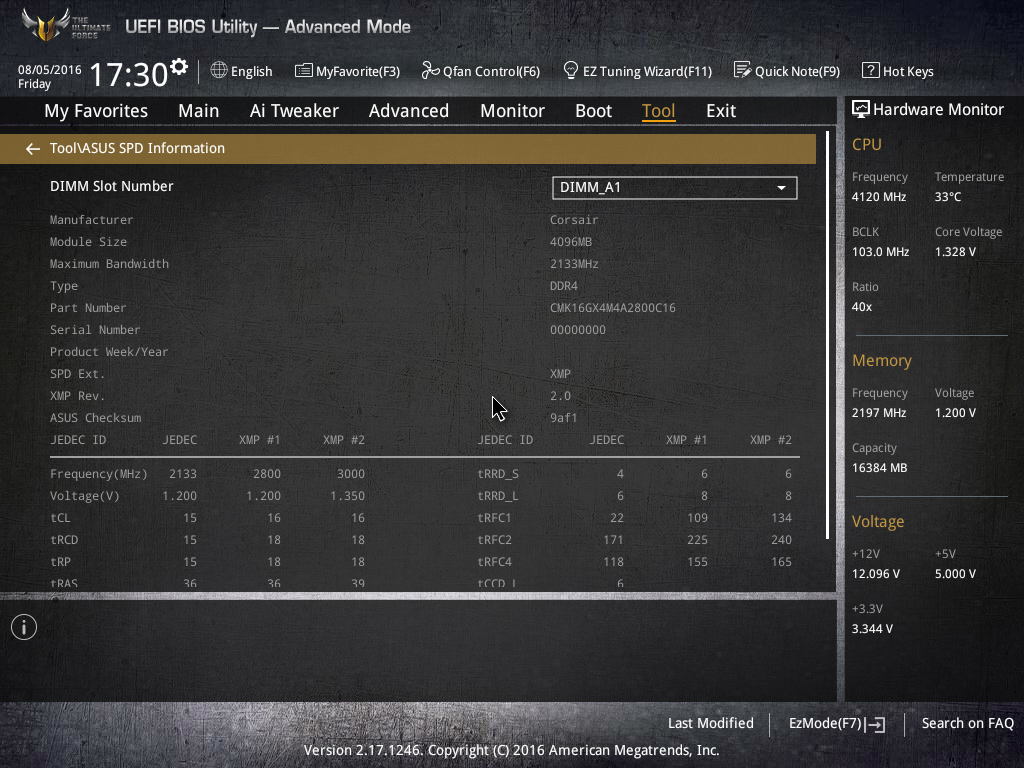This screenshot has width=1024, height=768.
Task: Open the My Favorites tab
Action: [96, 111]
